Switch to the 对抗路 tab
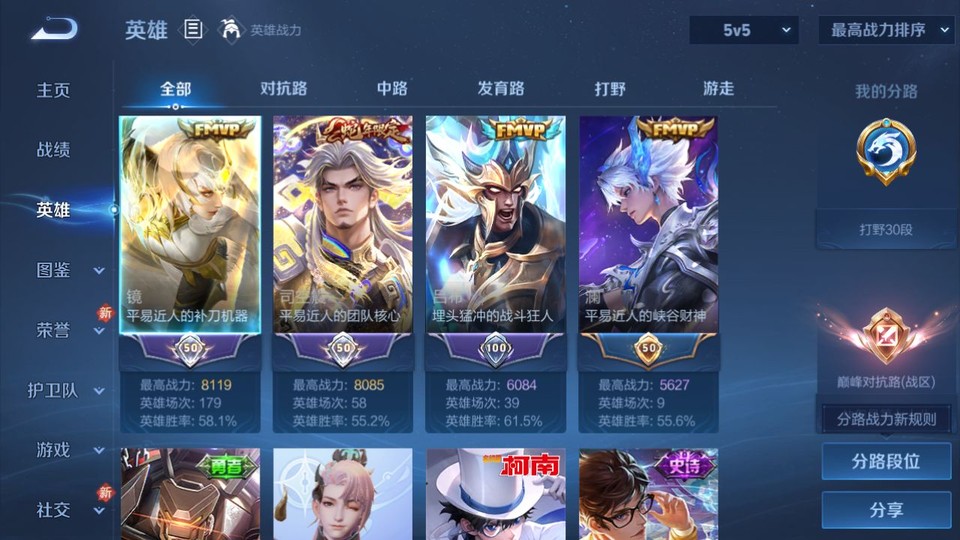 tap(284, 89)
